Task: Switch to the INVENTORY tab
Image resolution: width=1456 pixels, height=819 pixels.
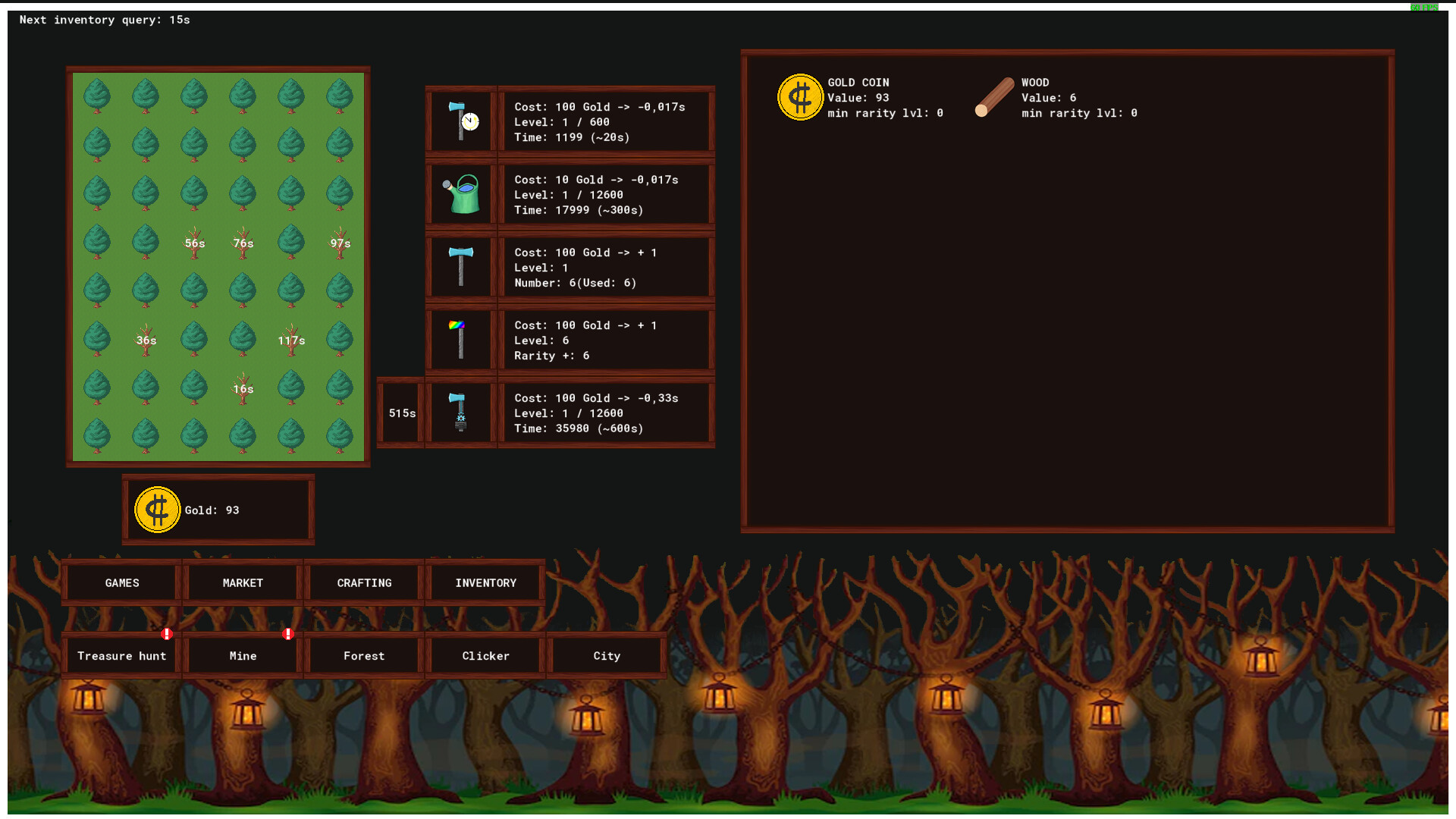Action: 485,582
